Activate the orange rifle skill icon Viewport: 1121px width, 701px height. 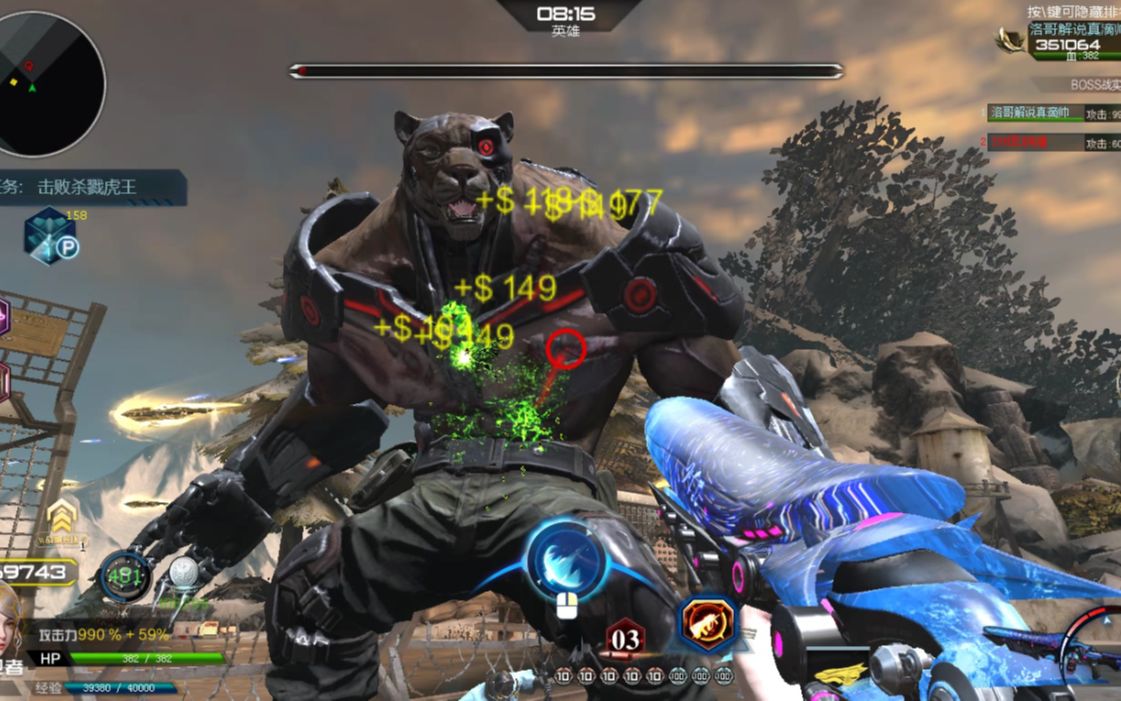pyautogui.click(x=708, y=624)
